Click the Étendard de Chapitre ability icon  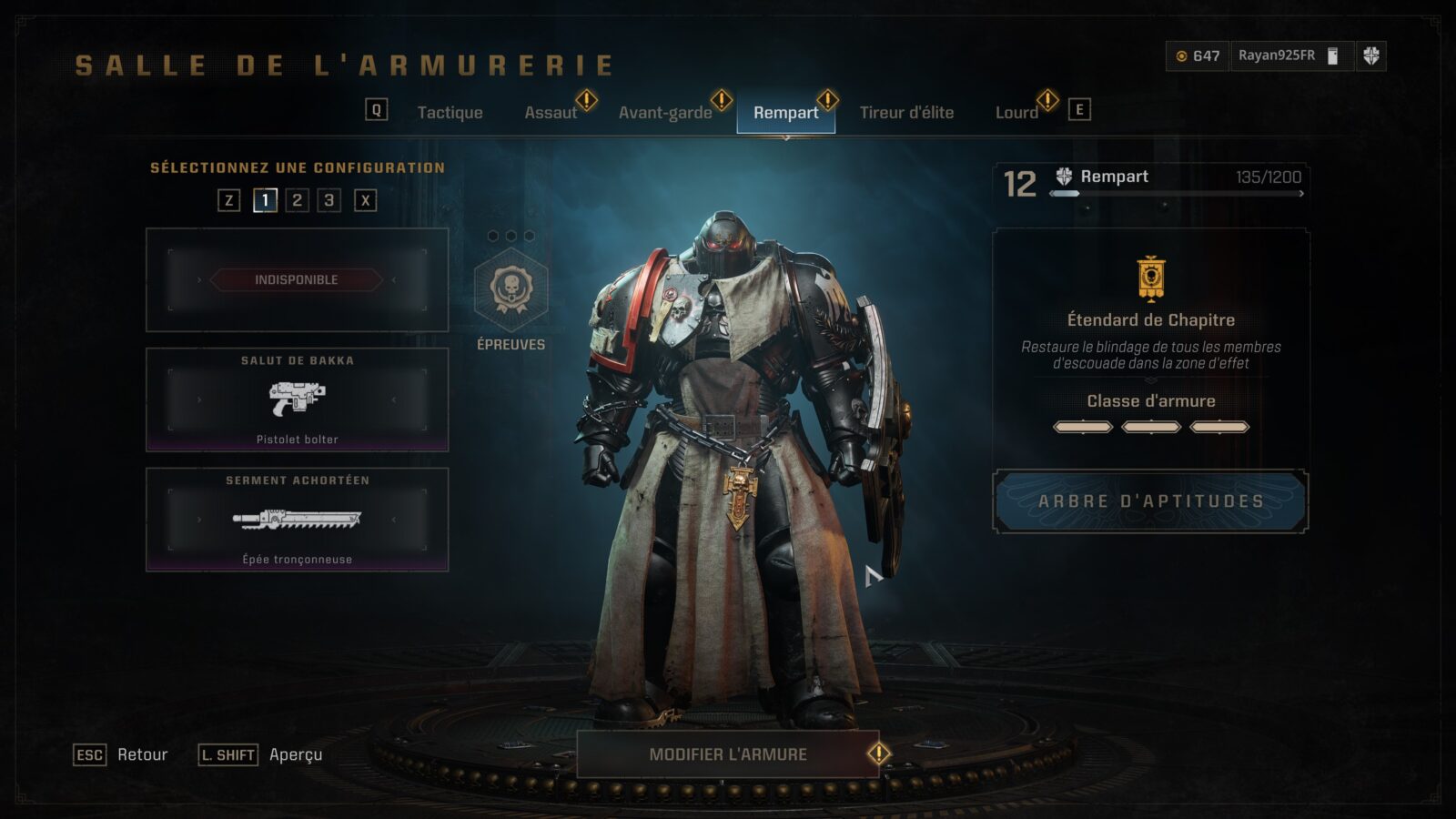pos(1151,278)
